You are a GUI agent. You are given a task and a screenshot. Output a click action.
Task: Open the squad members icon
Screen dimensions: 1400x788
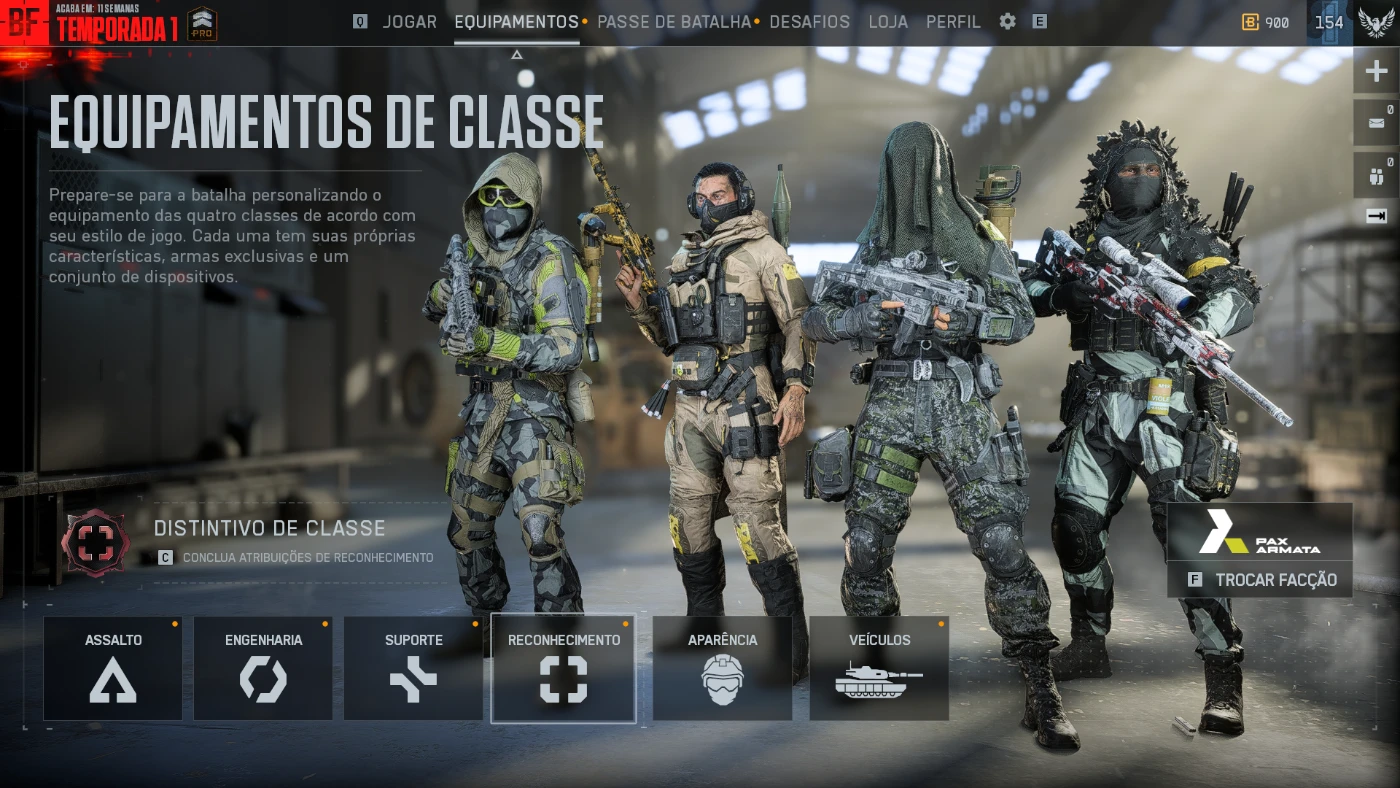pos(1377,176)
